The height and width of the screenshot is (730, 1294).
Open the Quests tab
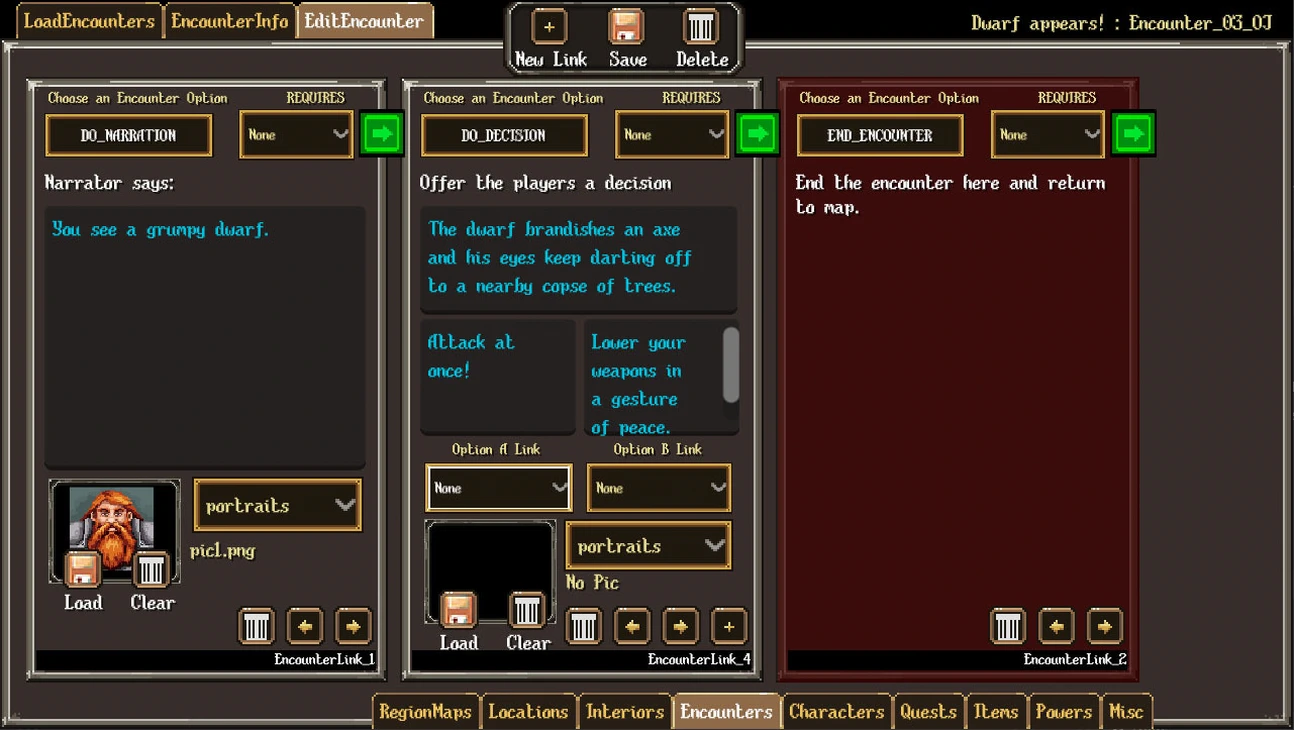click(928, 712)
